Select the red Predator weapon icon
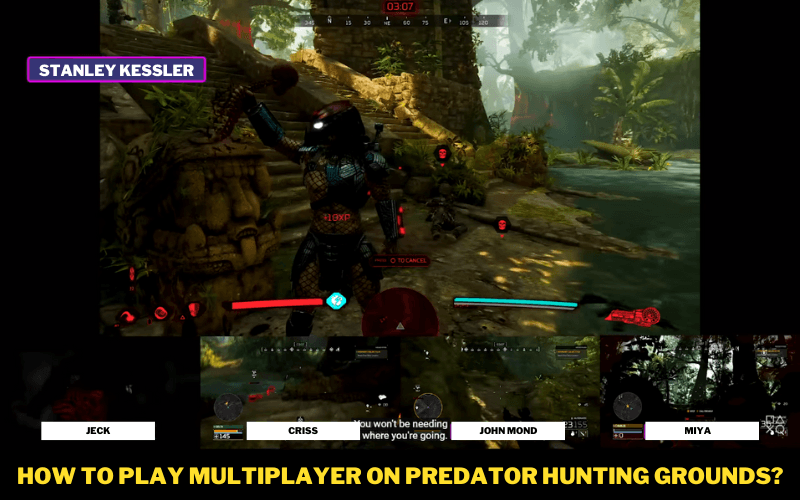800x500 pixels. click(x=636, y=317)
